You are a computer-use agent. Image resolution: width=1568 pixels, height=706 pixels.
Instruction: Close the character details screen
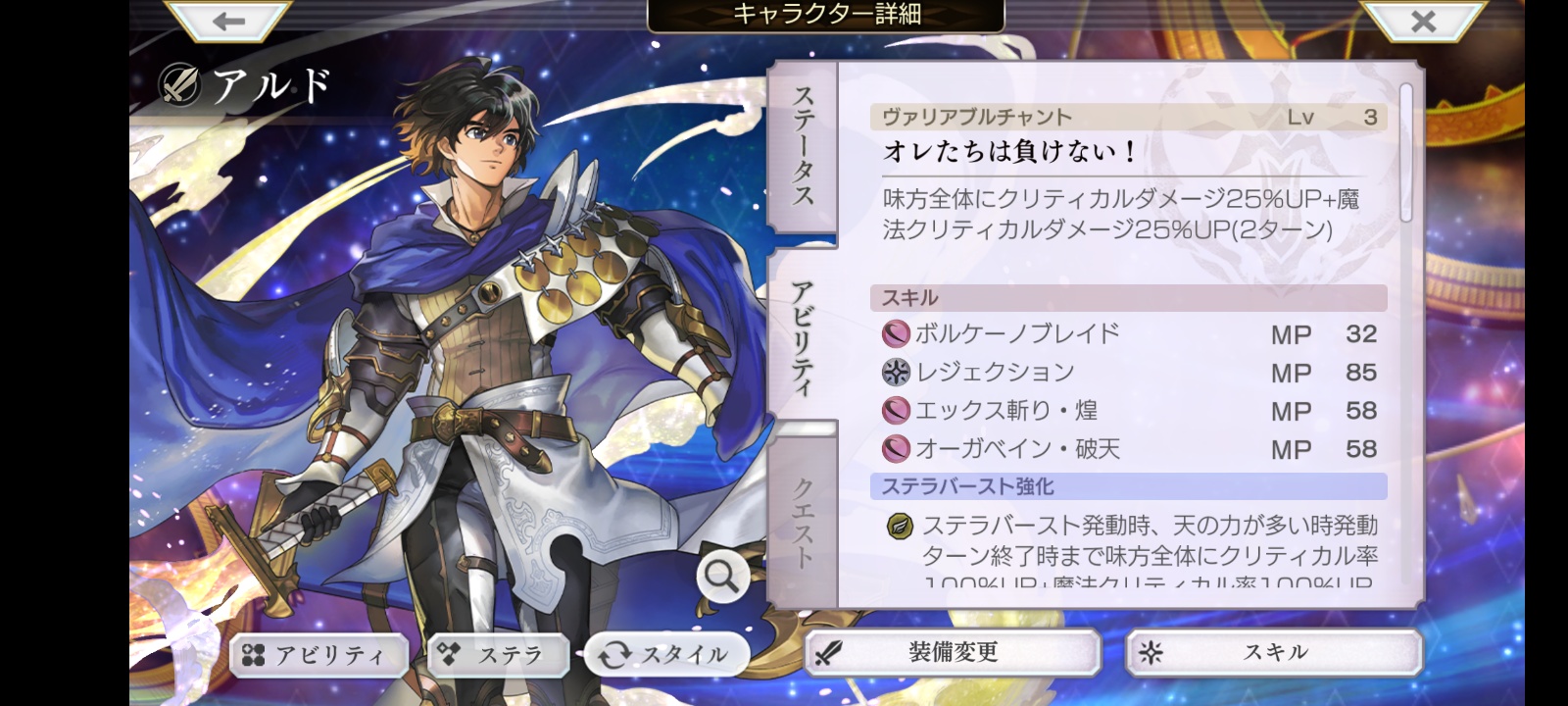(x=1423, y=22)
